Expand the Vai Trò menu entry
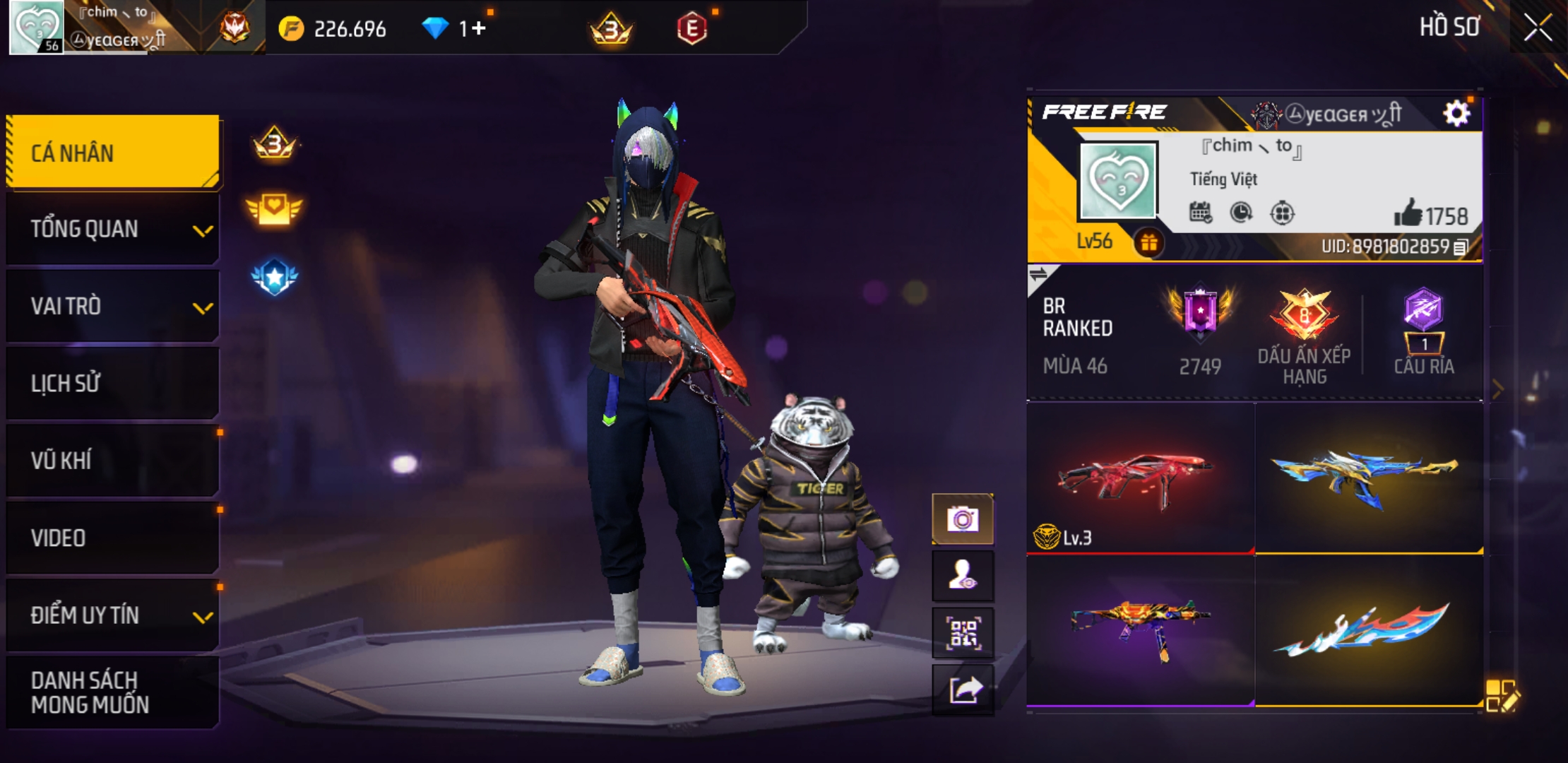This screenshot has height=763, width=1568. 113,307
